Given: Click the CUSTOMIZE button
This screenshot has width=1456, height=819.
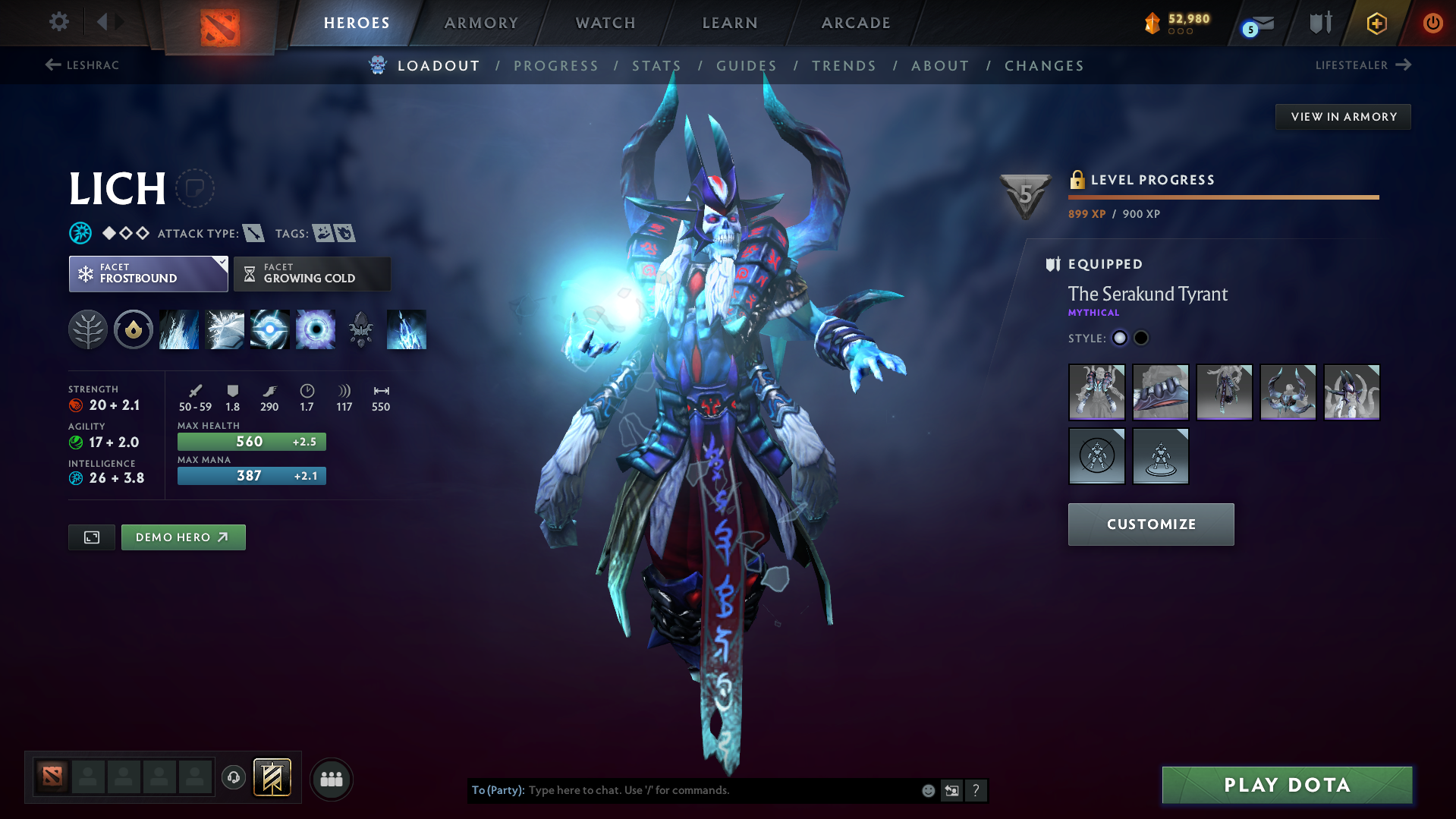Looking at the screenshot, I should (1150, 524).
